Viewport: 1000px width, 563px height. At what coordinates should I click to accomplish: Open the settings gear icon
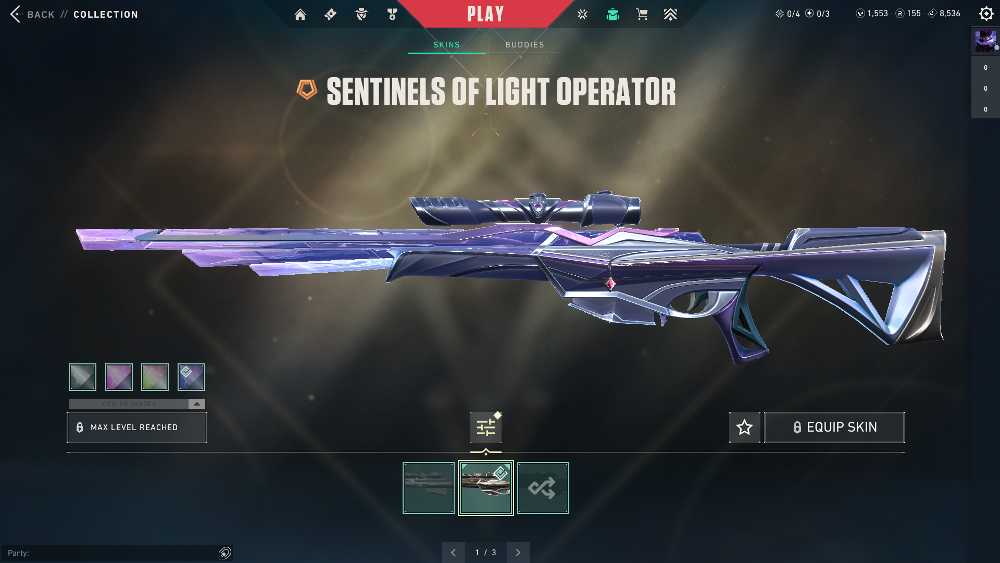pos(985,14)
